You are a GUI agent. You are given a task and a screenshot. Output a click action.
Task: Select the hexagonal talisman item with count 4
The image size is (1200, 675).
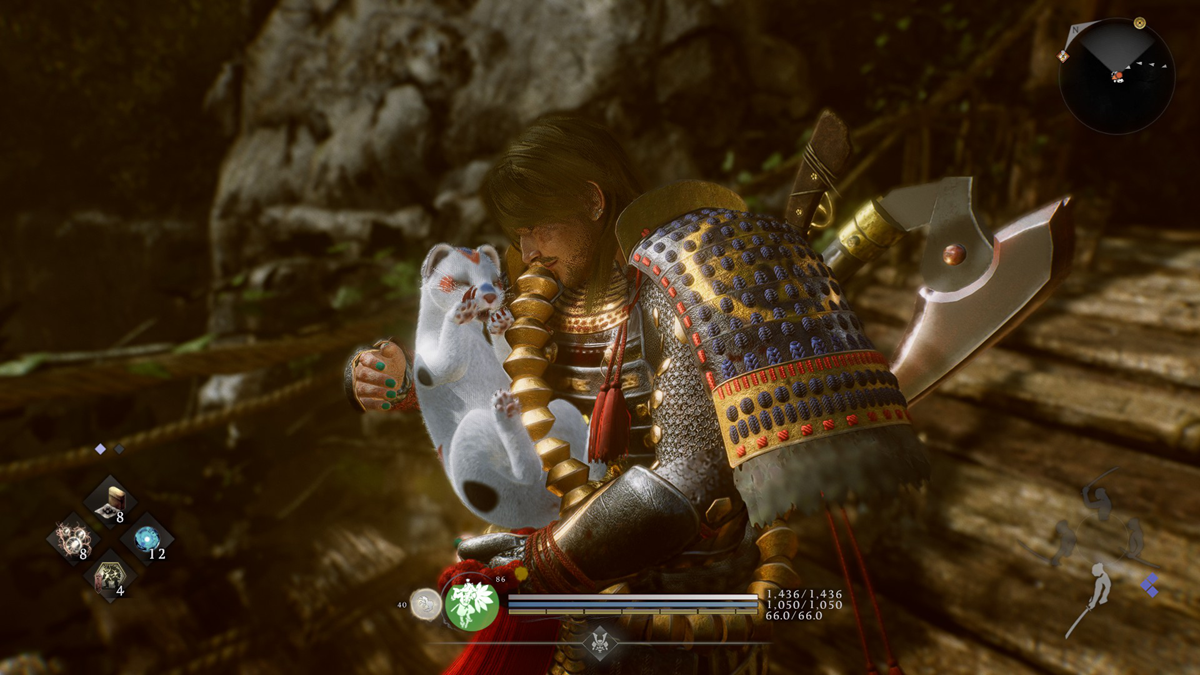109,576
